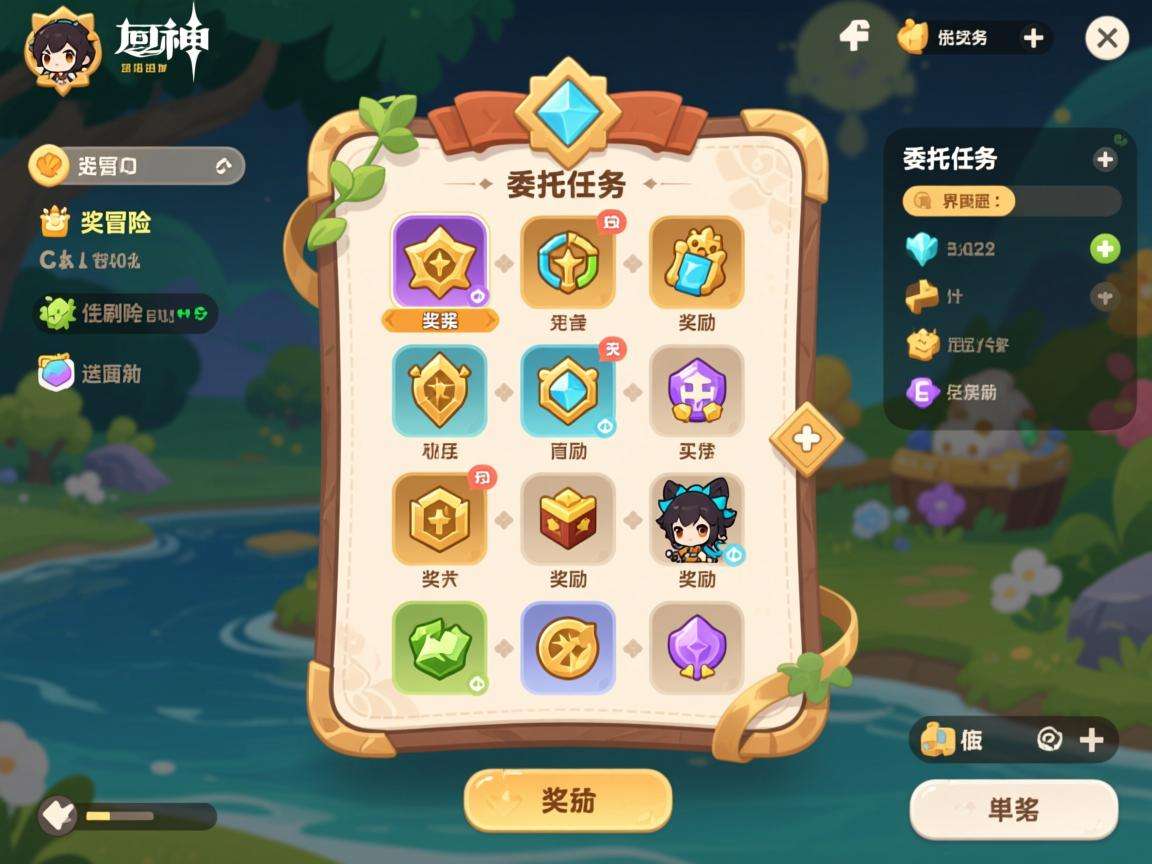The image size is (1152, 864).
Task: Select the golden hexagon badge tile
Action: (440, 519)
